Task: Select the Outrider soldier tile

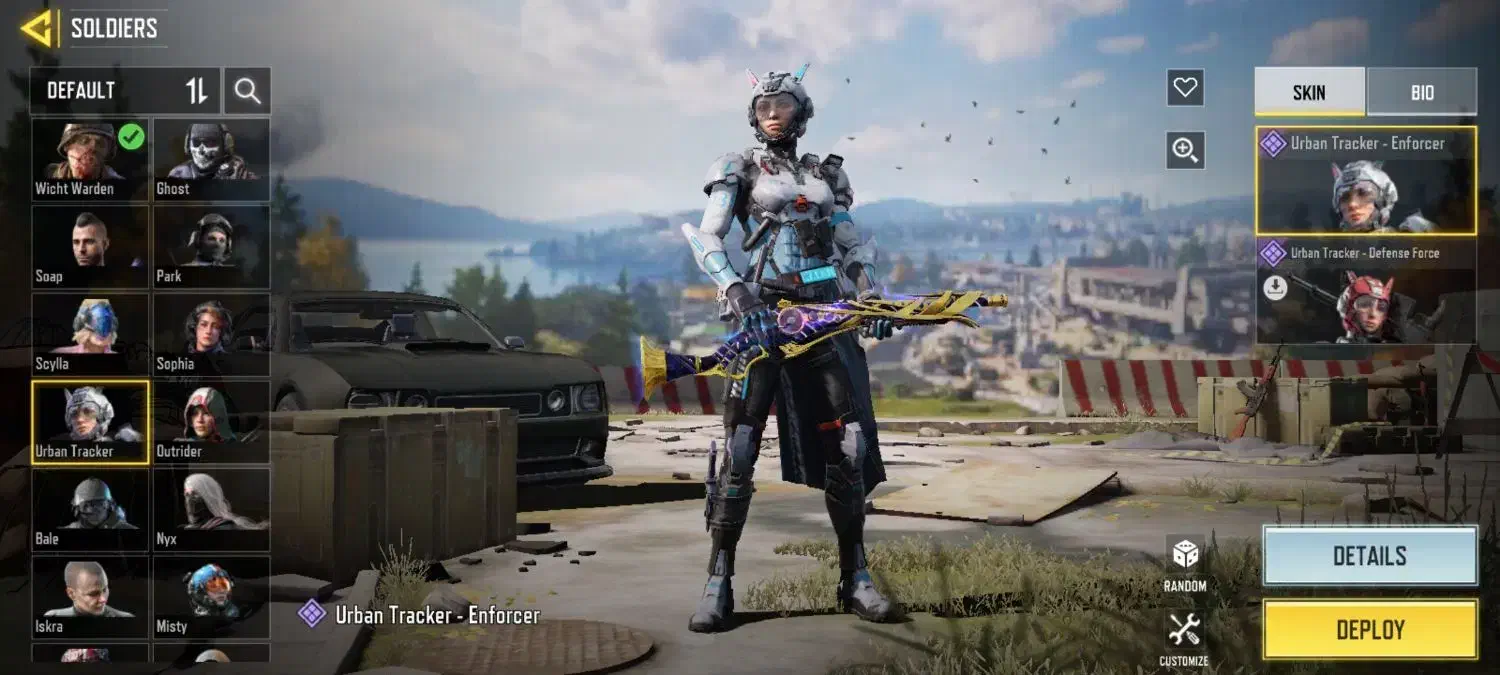Action: (x=211, y=422)
